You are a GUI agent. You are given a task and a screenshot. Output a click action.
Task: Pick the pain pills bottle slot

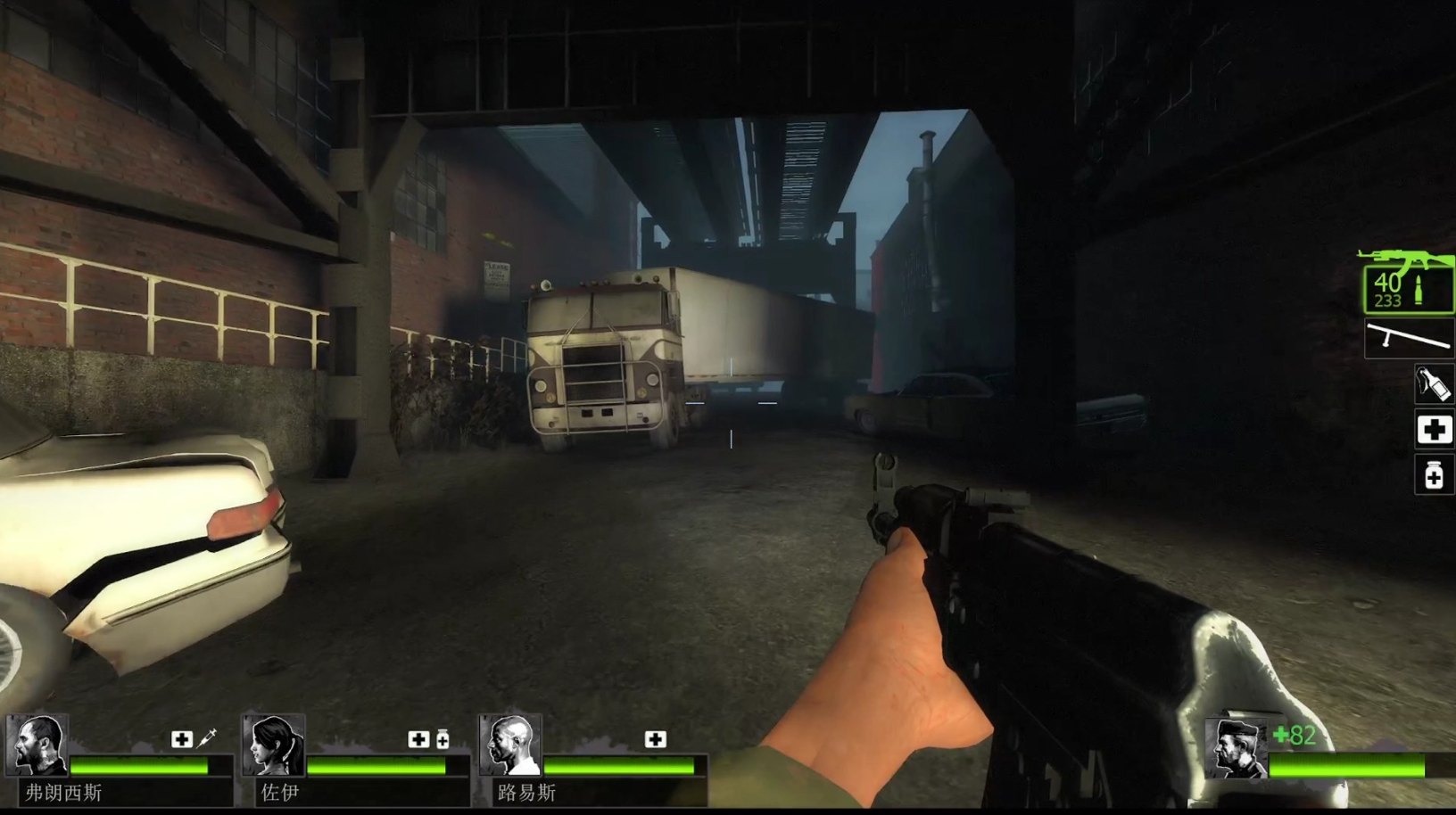[1434, 475]
